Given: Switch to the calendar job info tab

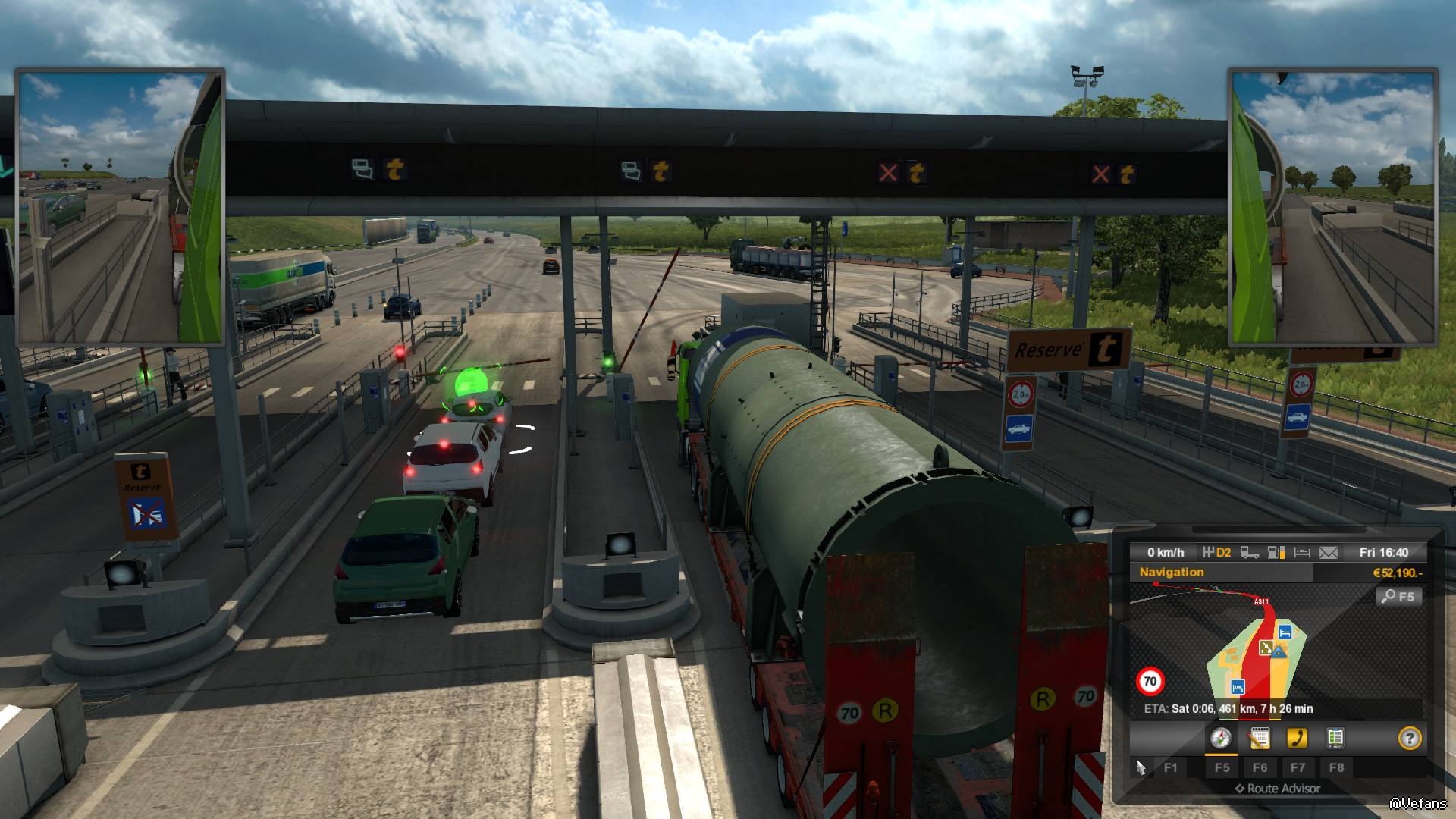Looking at the screenshot, I should [1259, 738].
